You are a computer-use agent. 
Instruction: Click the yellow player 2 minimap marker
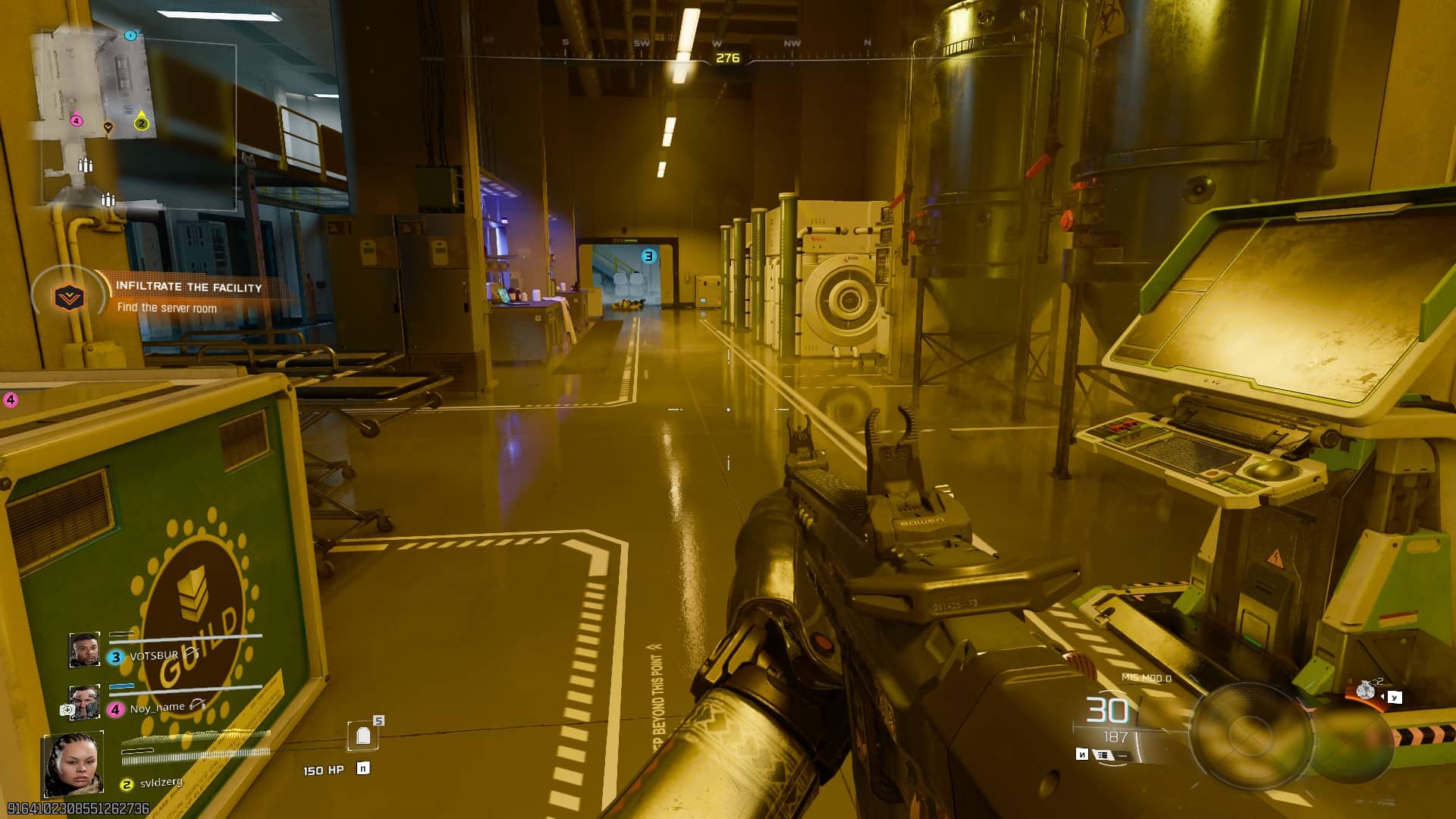point(141,123)
